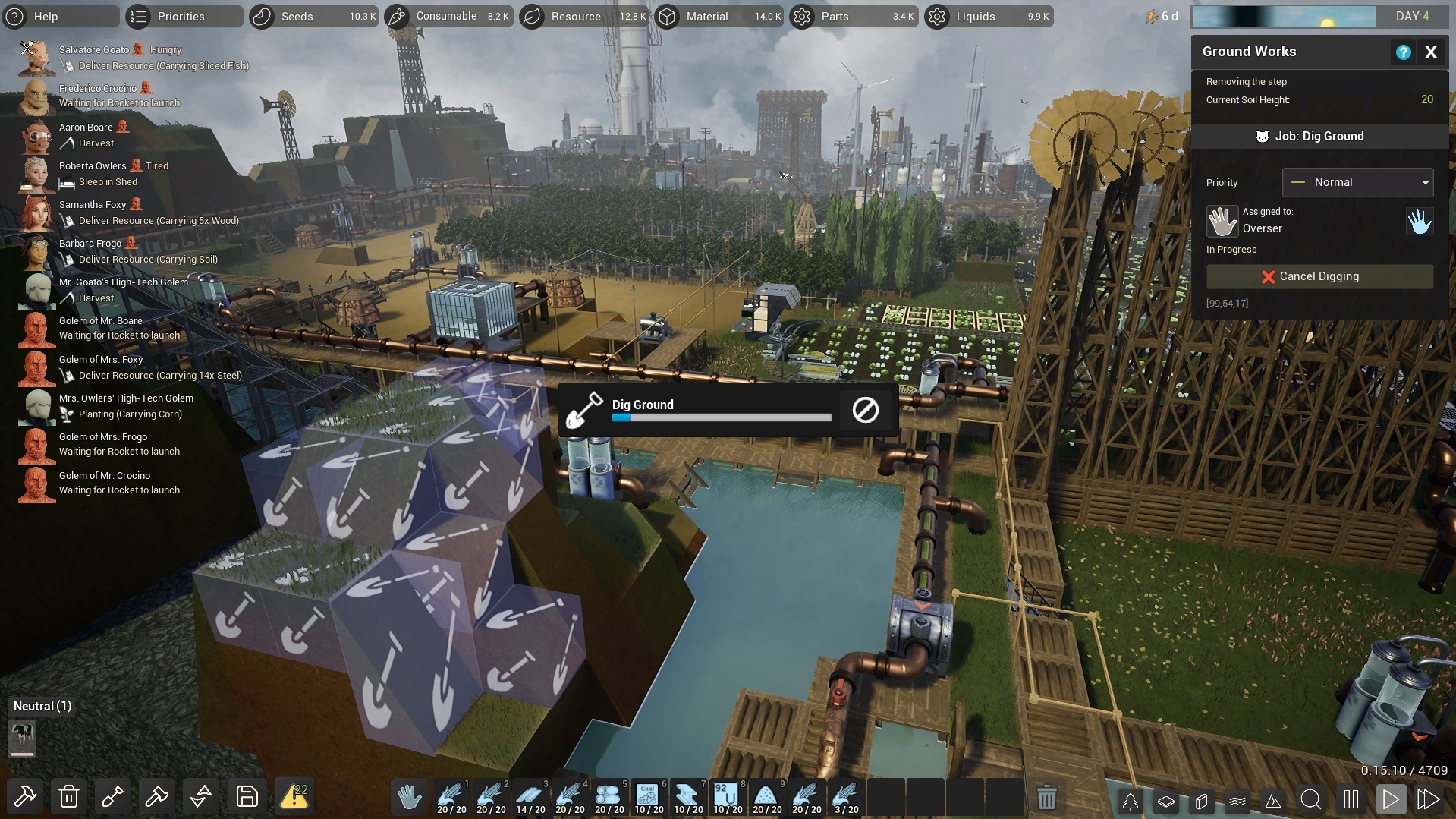Viewport: 1456px width, 819px height.
Task: Select the Coal hotbar slot
Action: tap(649, 797)
